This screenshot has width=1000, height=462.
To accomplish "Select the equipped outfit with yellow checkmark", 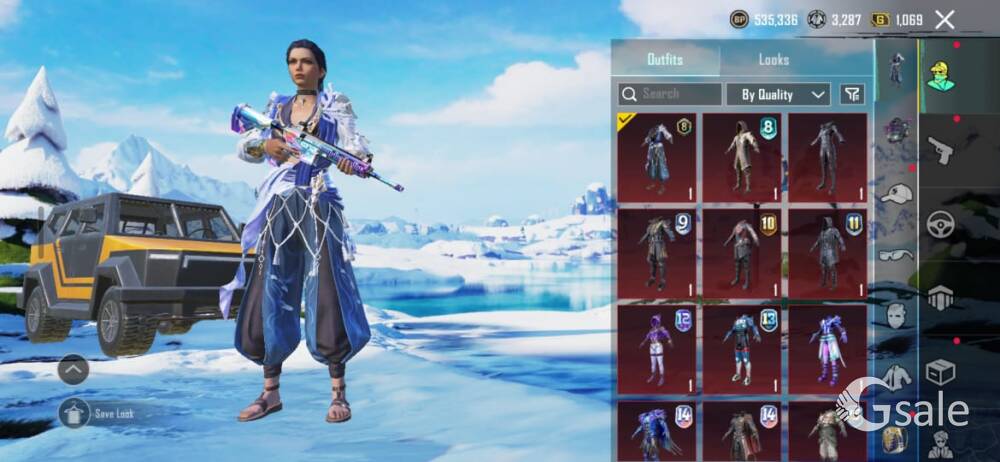I will click(656, 156).
